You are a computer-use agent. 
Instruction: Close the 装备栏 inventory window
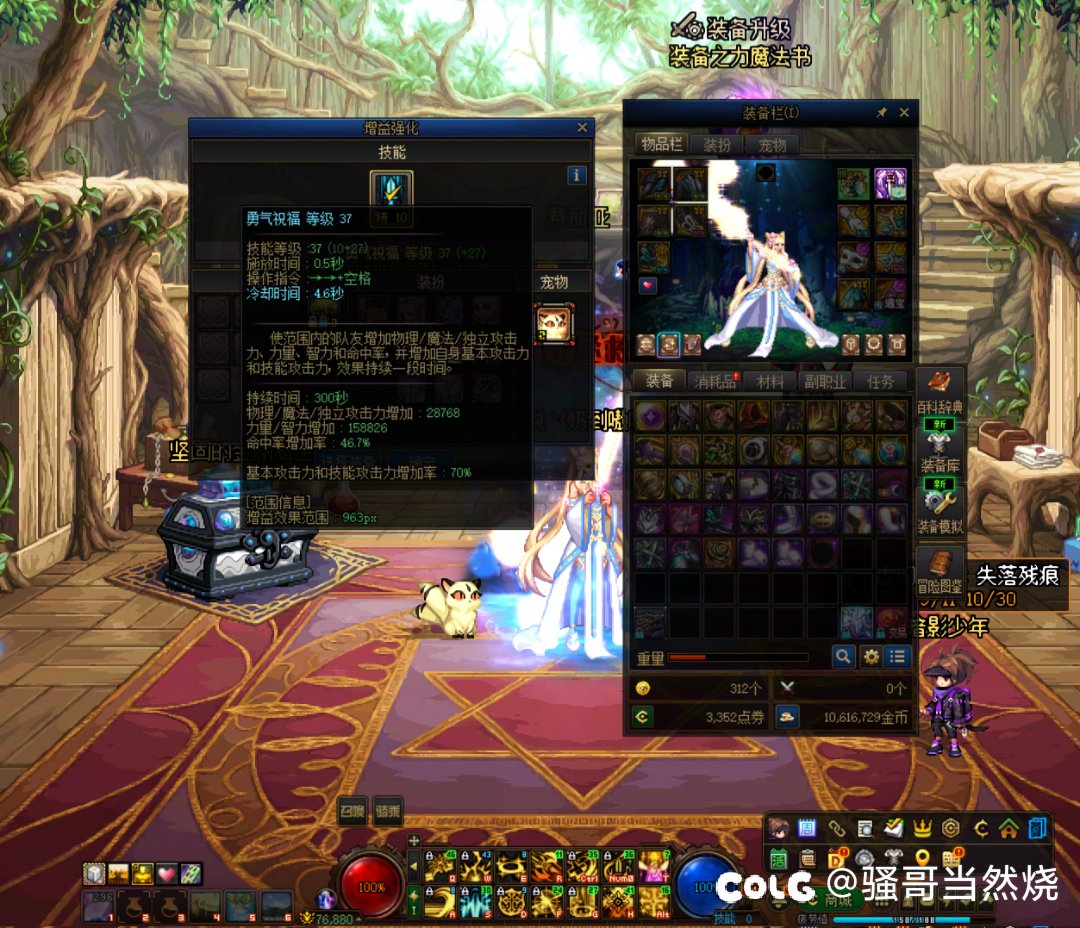pos(905,113)
